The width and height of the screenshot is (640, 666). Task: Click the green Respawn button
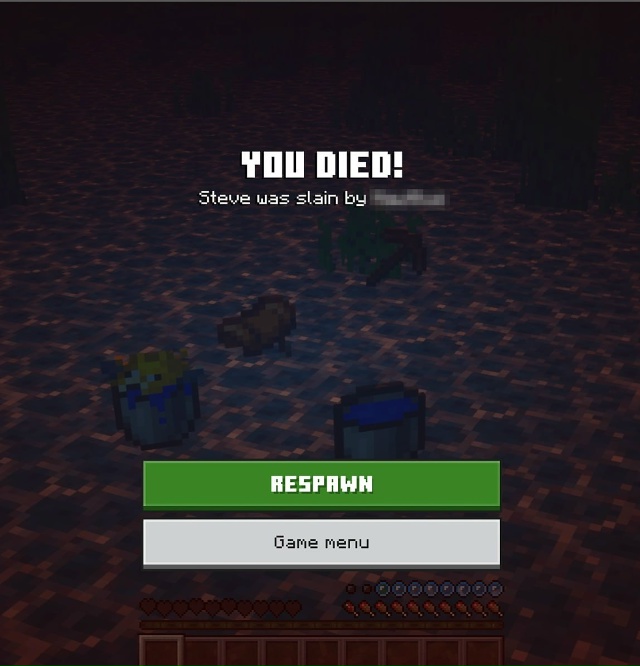click(321, 485)
